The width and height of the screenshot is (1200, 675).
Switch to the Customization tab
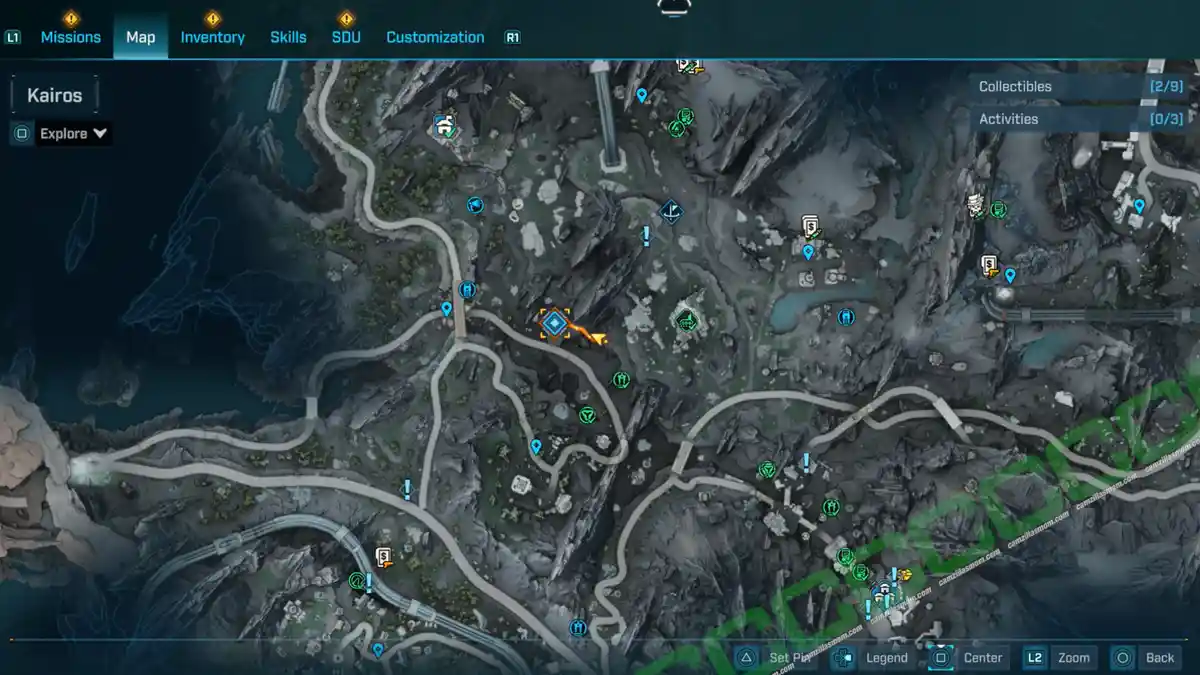(x=435, y=37)
